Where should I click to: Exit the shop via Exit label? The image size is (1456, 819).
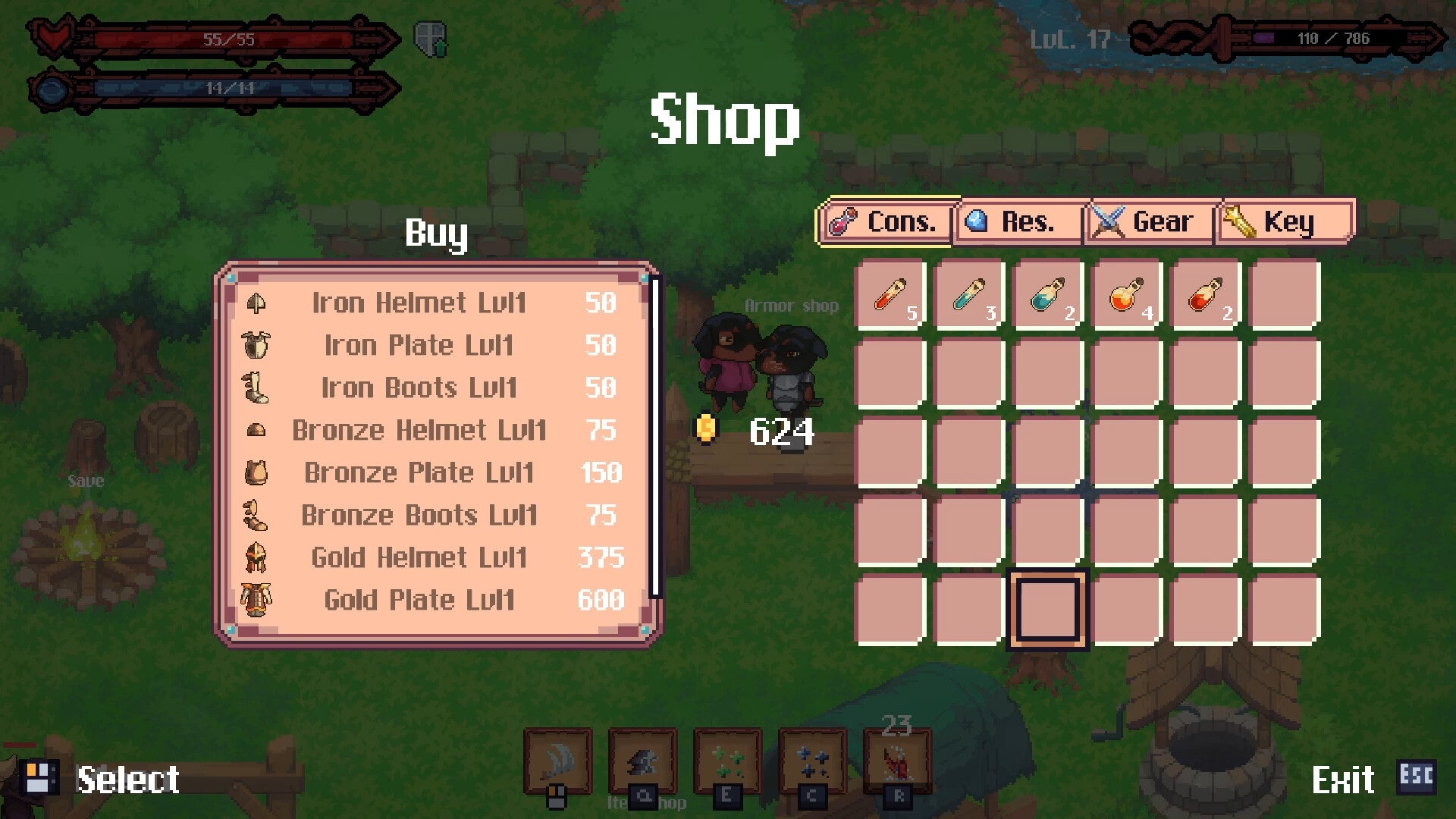tap(1345, 779)
